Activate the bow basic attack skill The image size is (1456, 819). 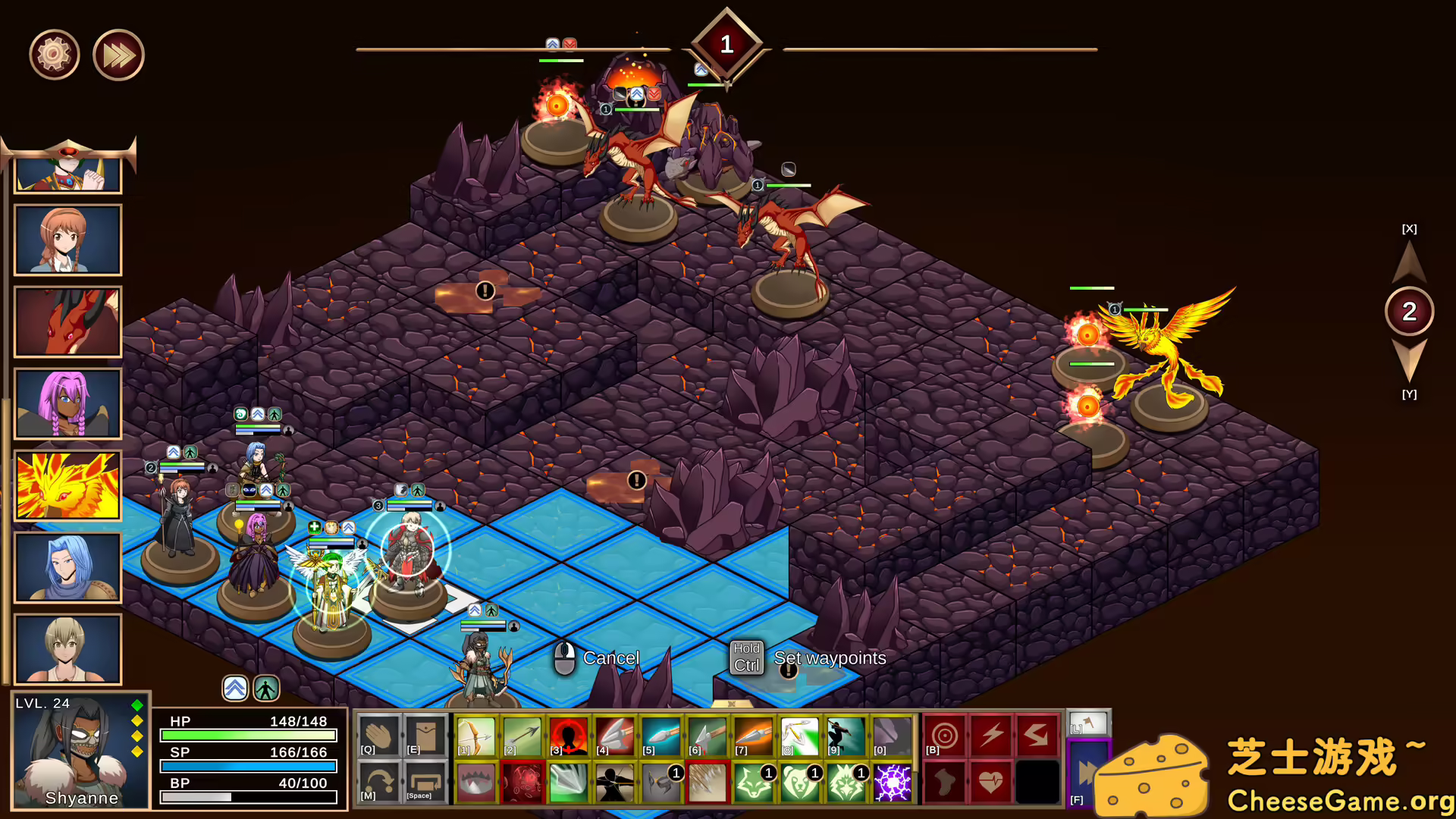[x=476, y=736]
